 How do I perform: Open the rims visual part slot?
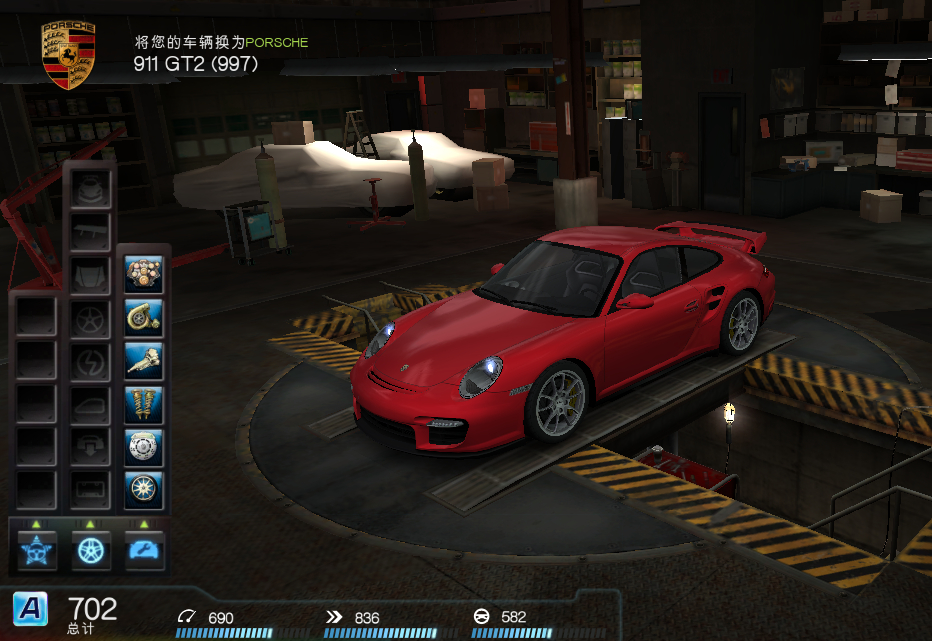[x=90, y=318]
